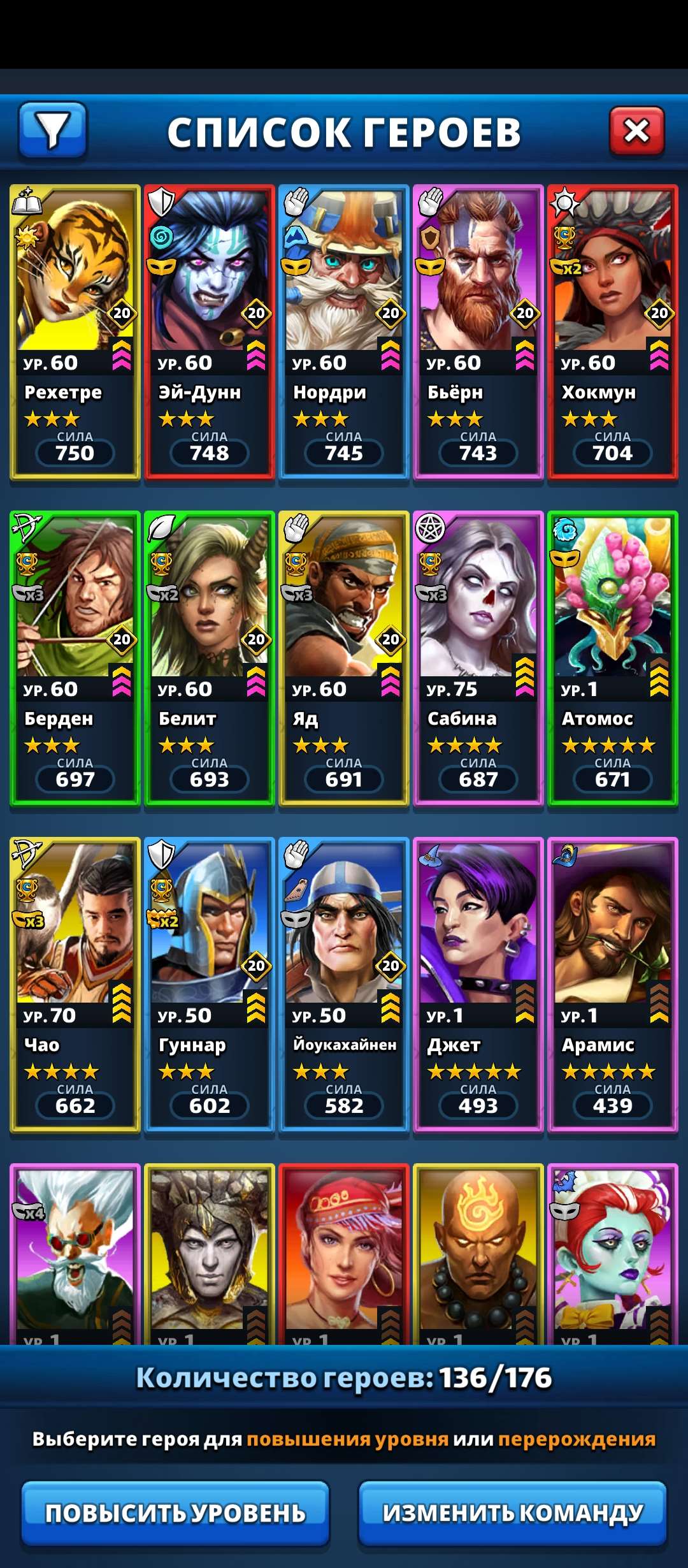Open ИЗМЕНИТЬ КОМАНДУ team editor
The image size is (688, 1568).
click(513, 1513)
